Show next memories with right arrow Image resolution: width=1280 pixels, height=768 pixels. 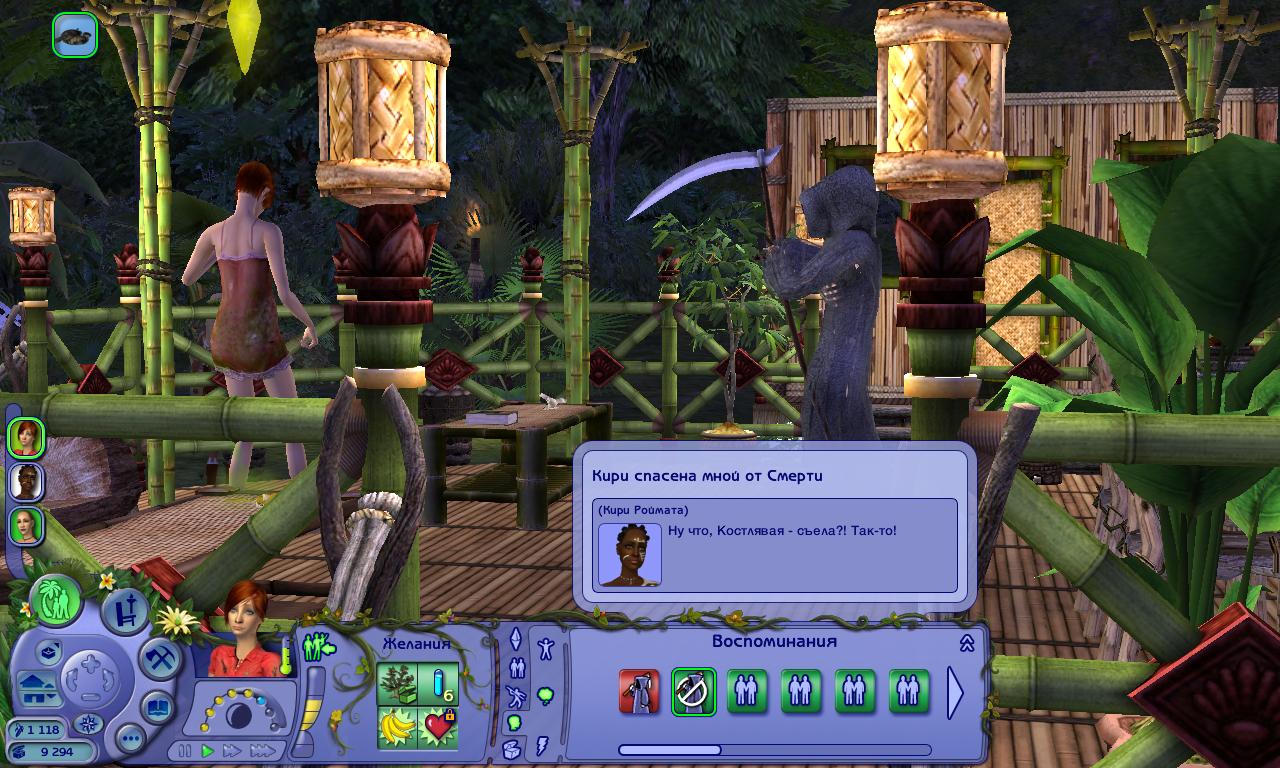pyautogui.click(x=955, y=692)
